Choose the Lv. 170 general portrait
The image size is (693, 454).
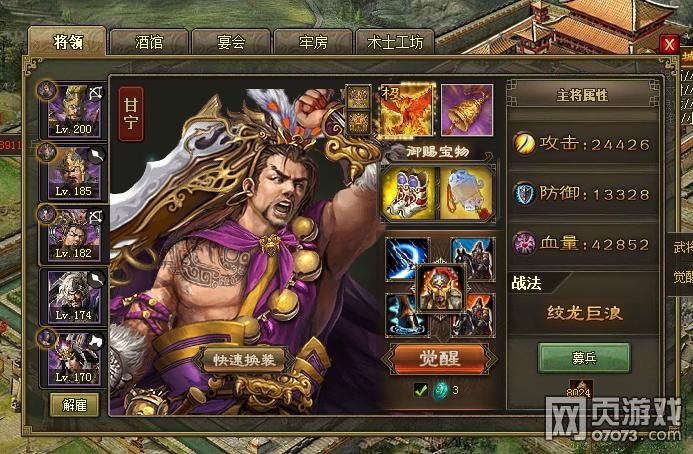pos(74,357)
